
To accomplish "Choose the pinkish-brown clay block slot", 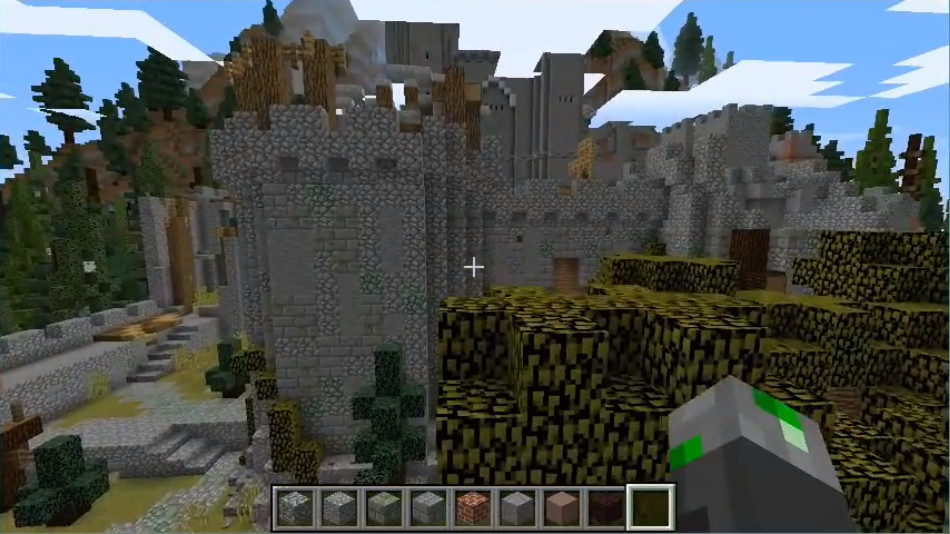I will click(x=562, y=508).
